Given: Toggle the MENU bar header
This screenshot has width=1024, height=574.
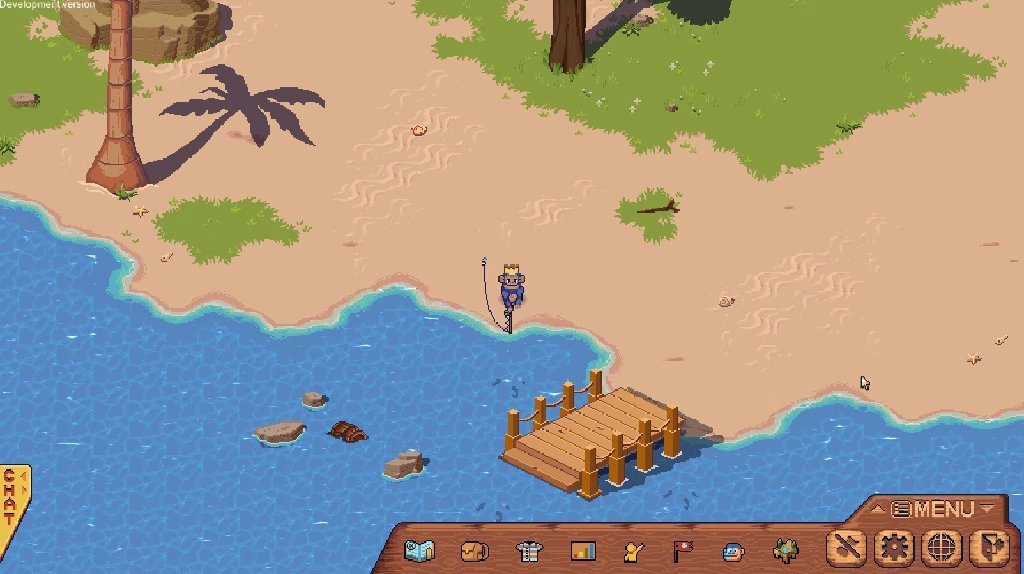Looking at the screenshot, I should click(933, 509).
